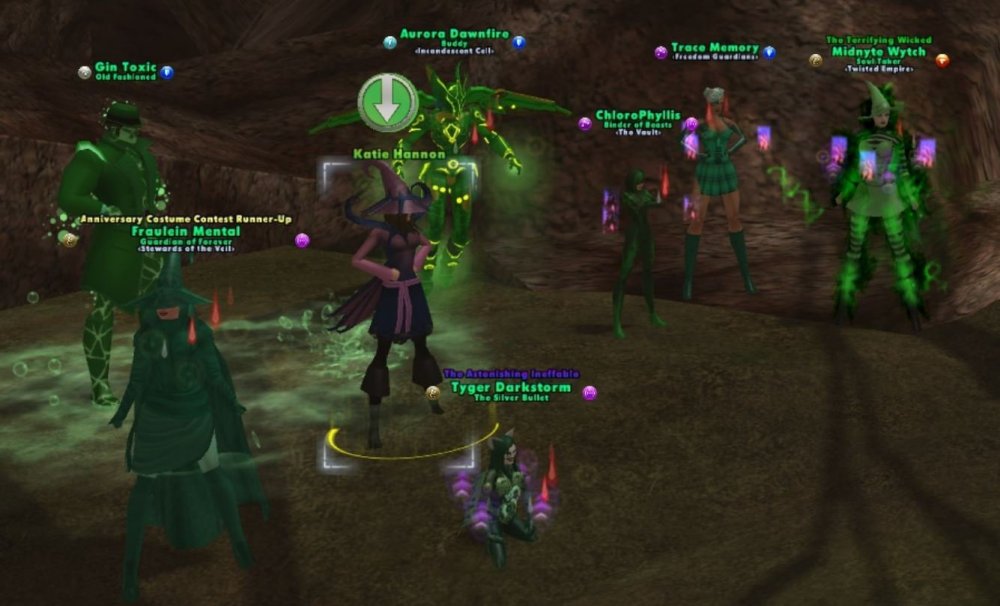Target the Tyger Darkstorm nameplate
The height and width of the screenshot is (606, 1000).
[511, 387]
